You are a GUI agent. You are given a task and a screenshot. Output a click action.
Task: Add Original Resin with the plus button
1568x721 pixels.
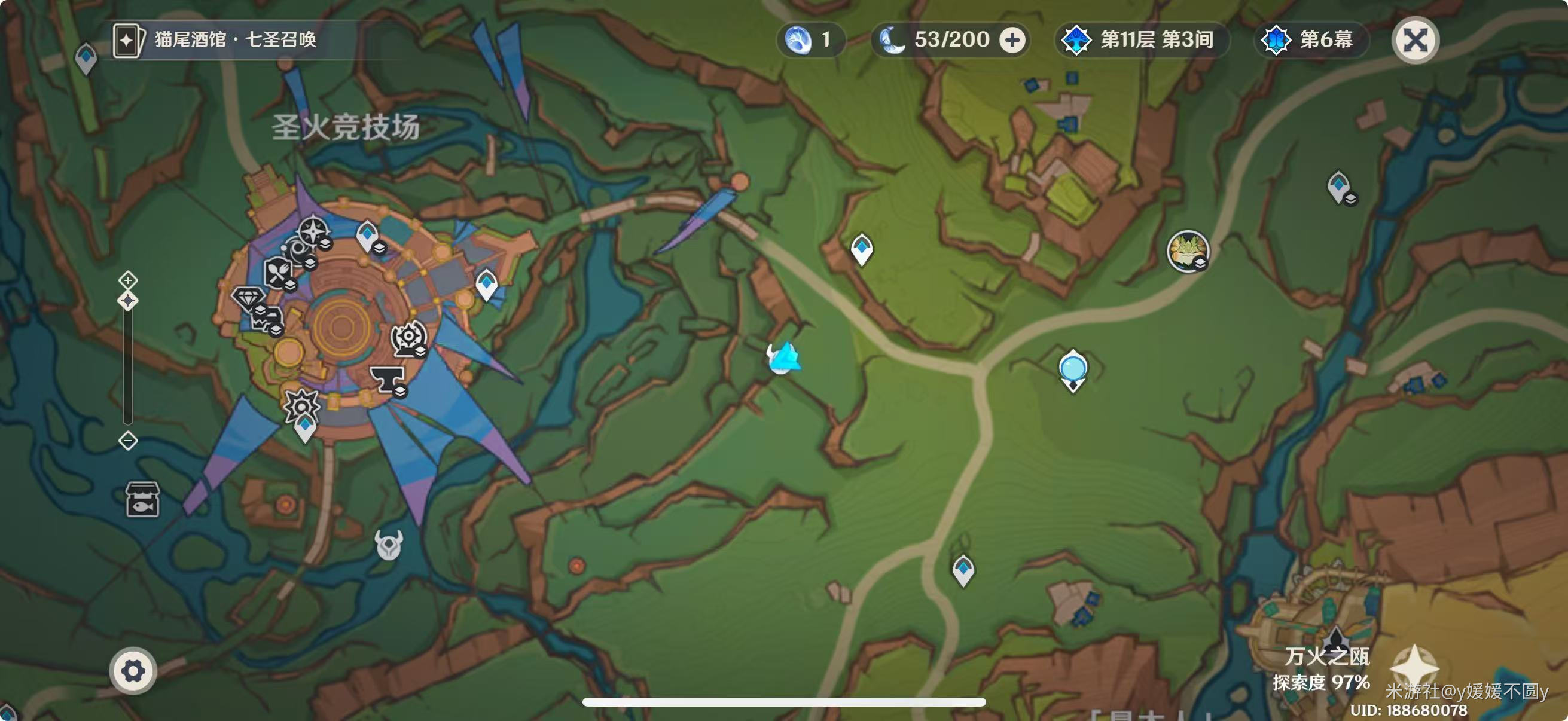coord(1012,41)
